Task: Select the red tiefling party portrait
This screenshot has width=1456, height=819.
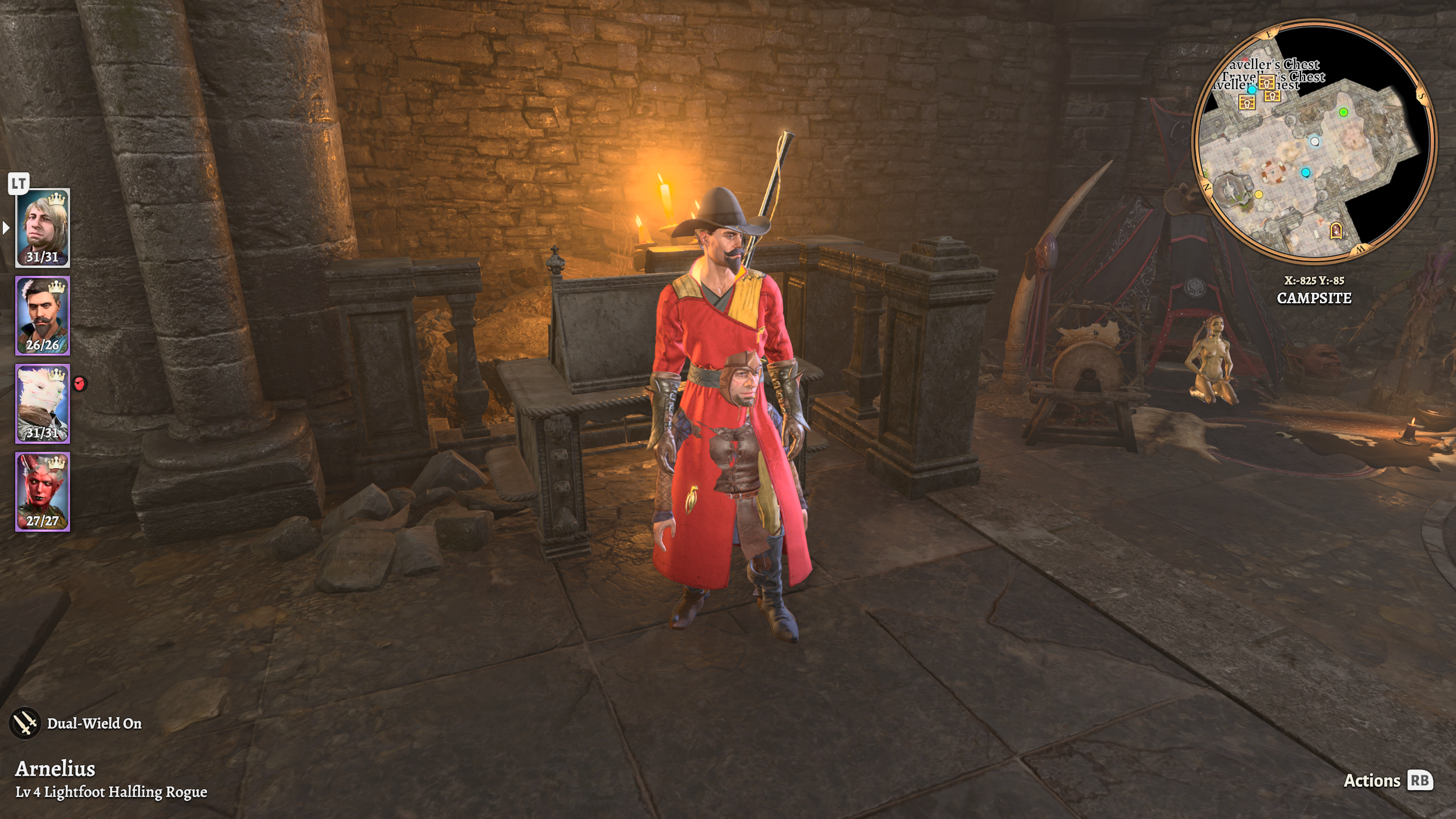Action: (x=42, y=491)
